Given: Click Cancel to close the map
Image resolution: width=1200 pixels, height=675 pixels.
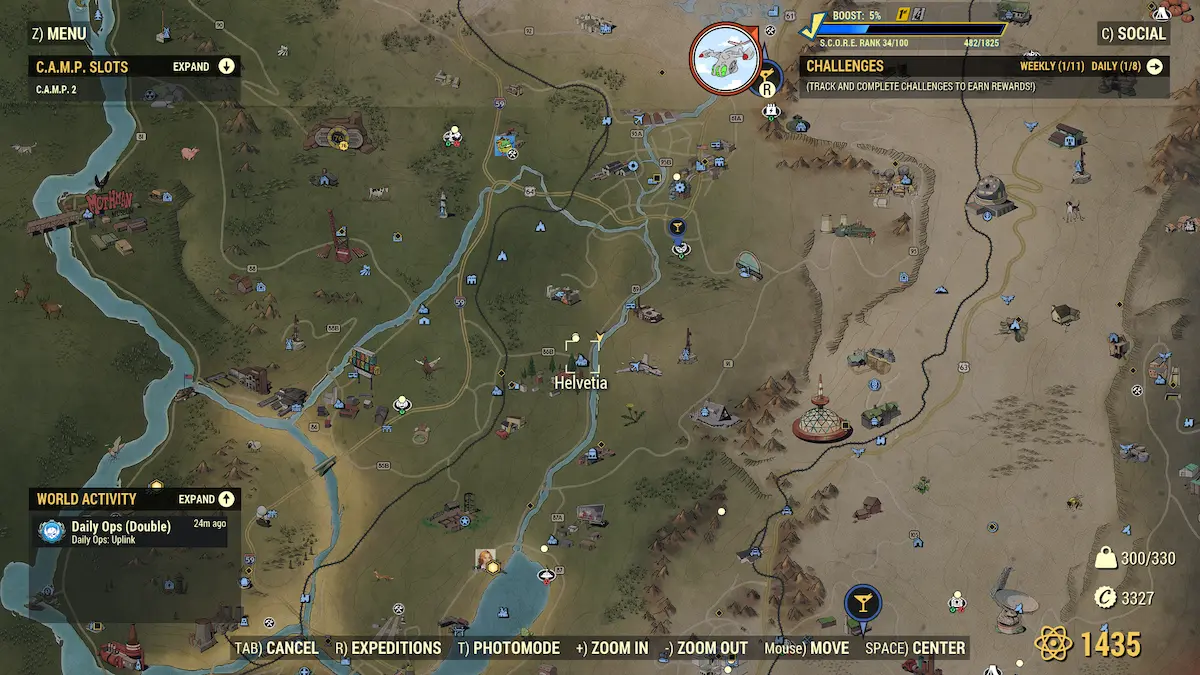Looking at the screenshot, I should coord(277,648).
